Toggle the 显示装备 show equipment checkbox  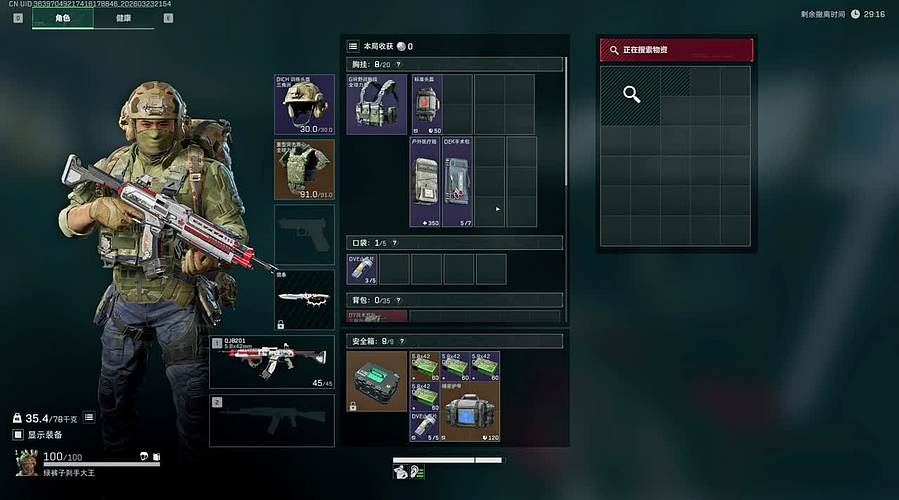(18, 435)
